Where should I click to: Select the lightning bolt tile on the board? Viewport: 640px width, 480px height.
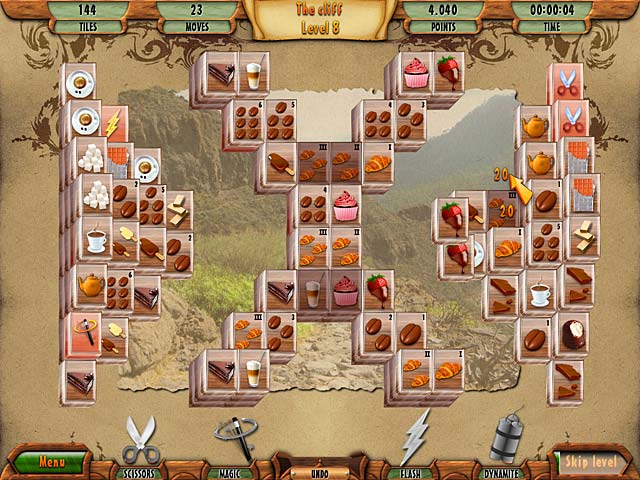(x=112, y=125)
